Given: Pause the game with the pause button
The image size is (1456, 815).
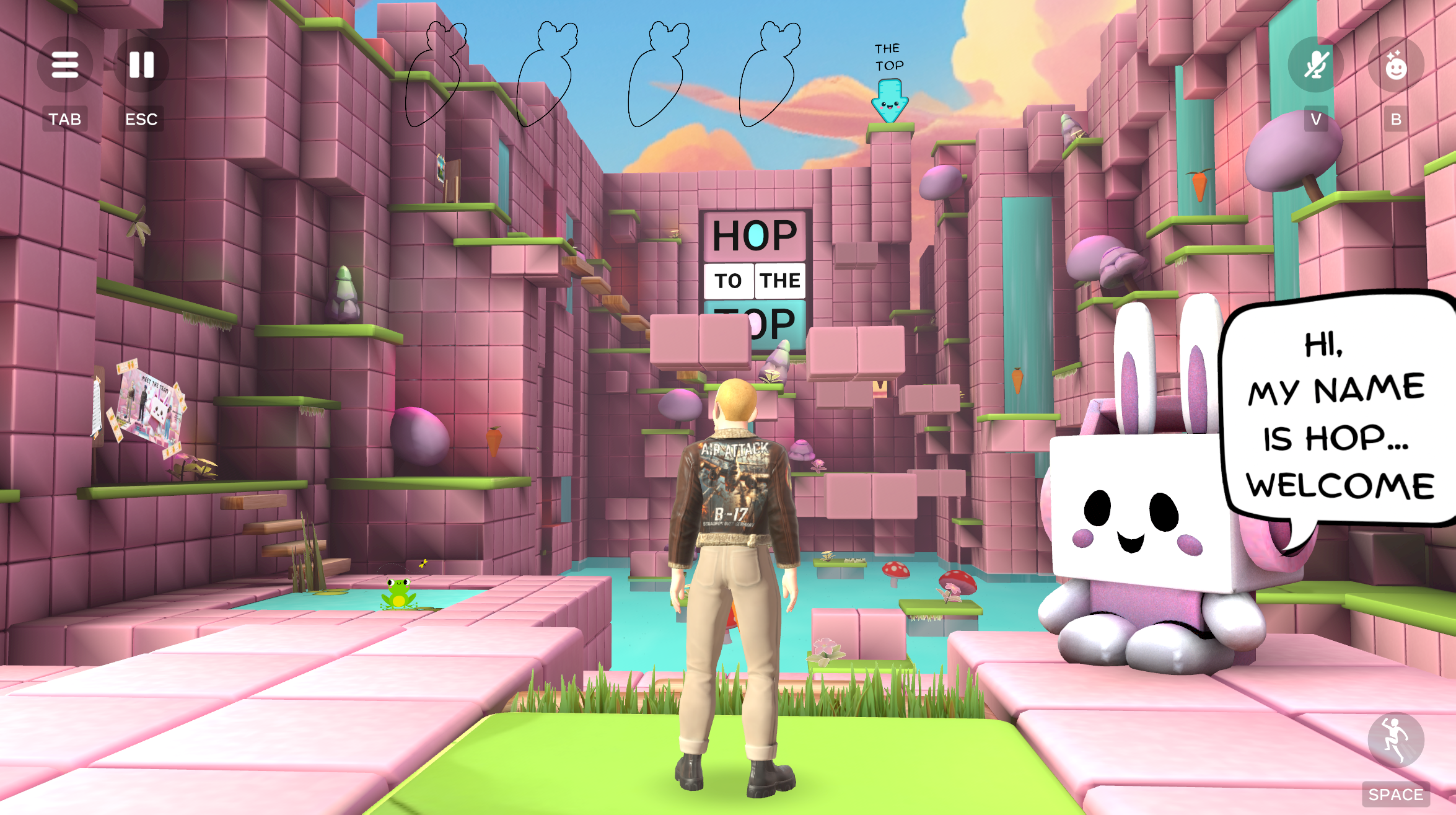Looking at the screenshot, I should 141,64.
